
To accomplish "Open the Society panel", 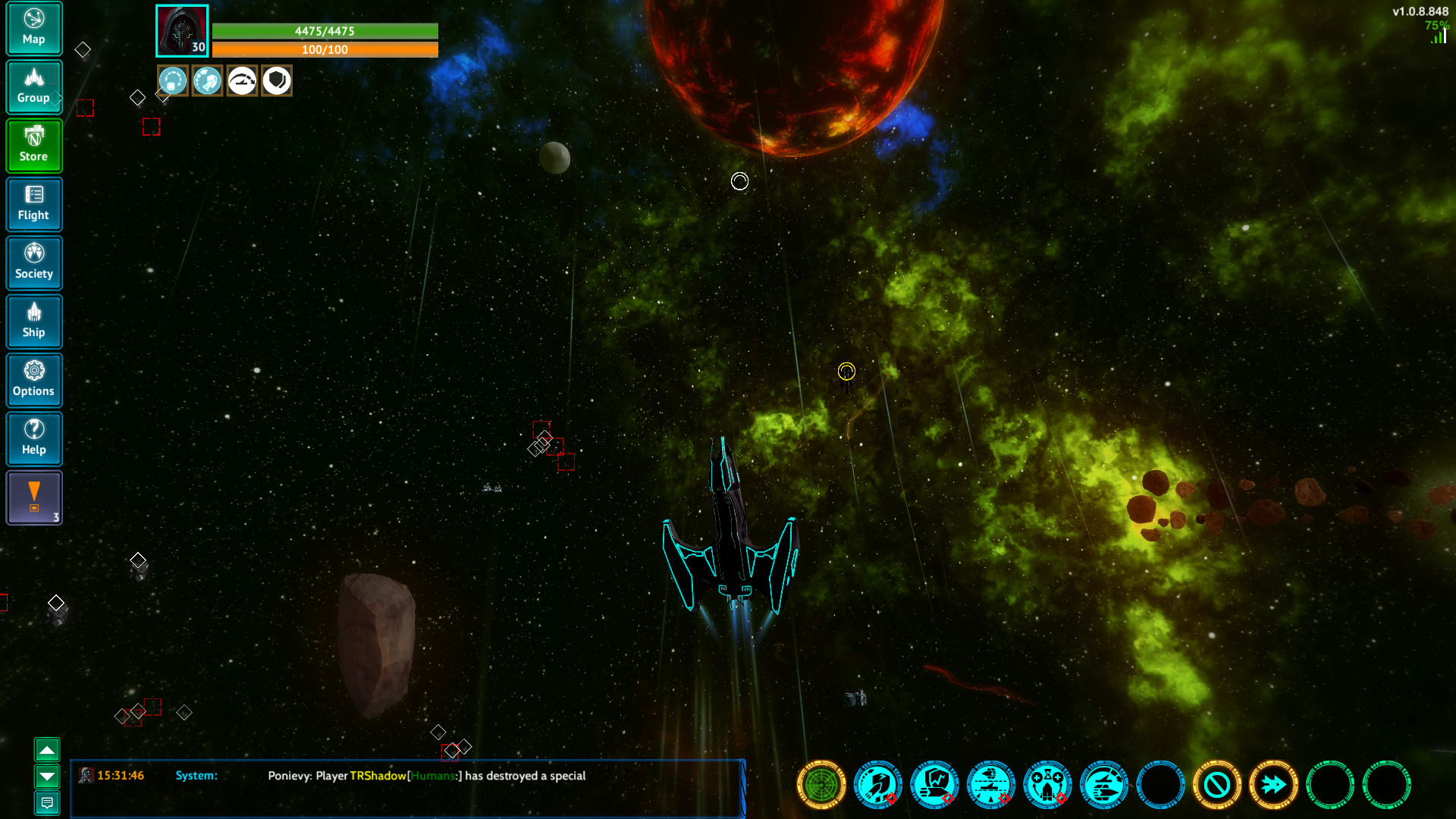I will pos(34,263).
